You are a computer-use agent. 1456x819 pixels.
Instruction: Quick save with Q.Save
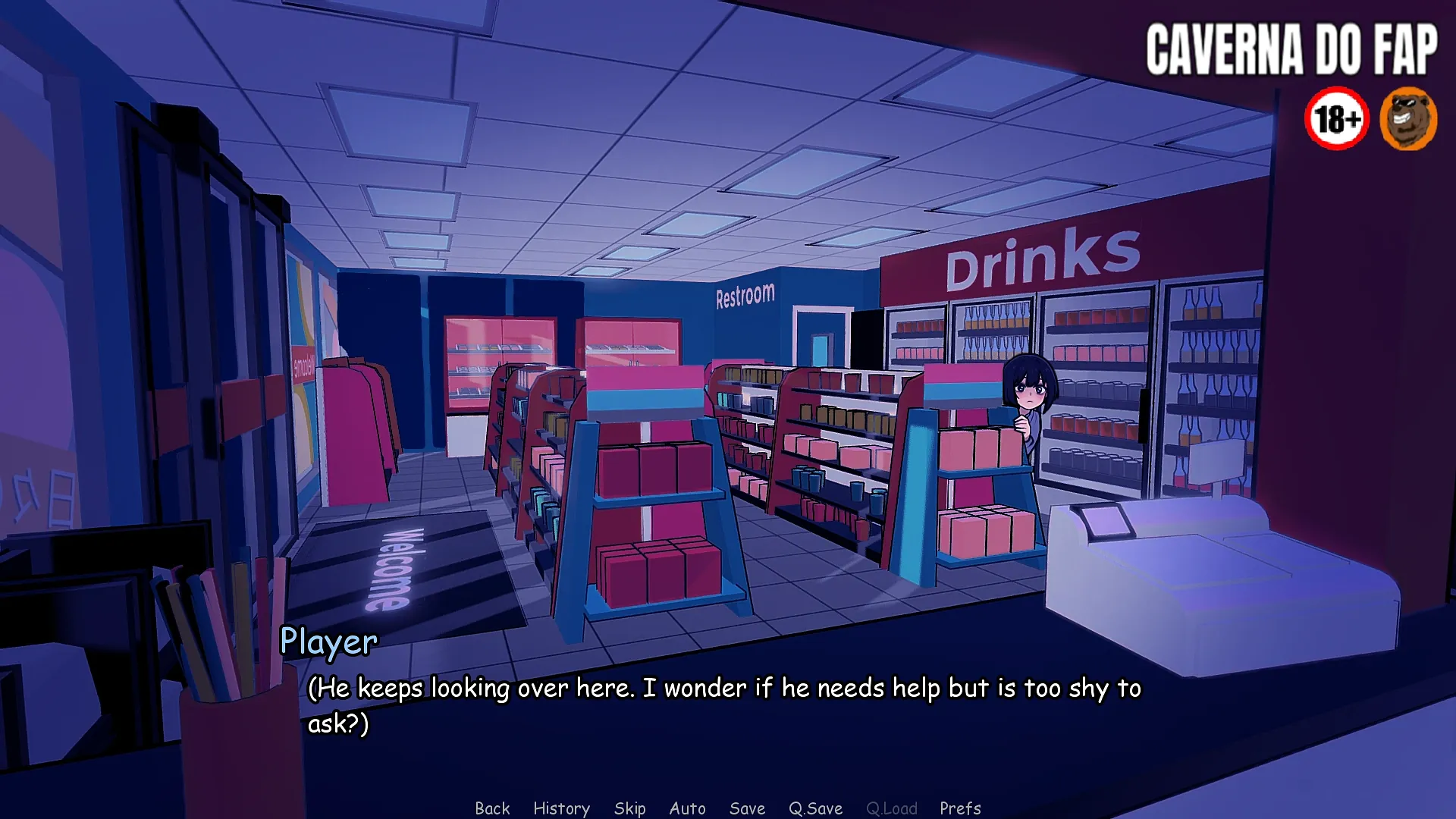coord(815,808)
